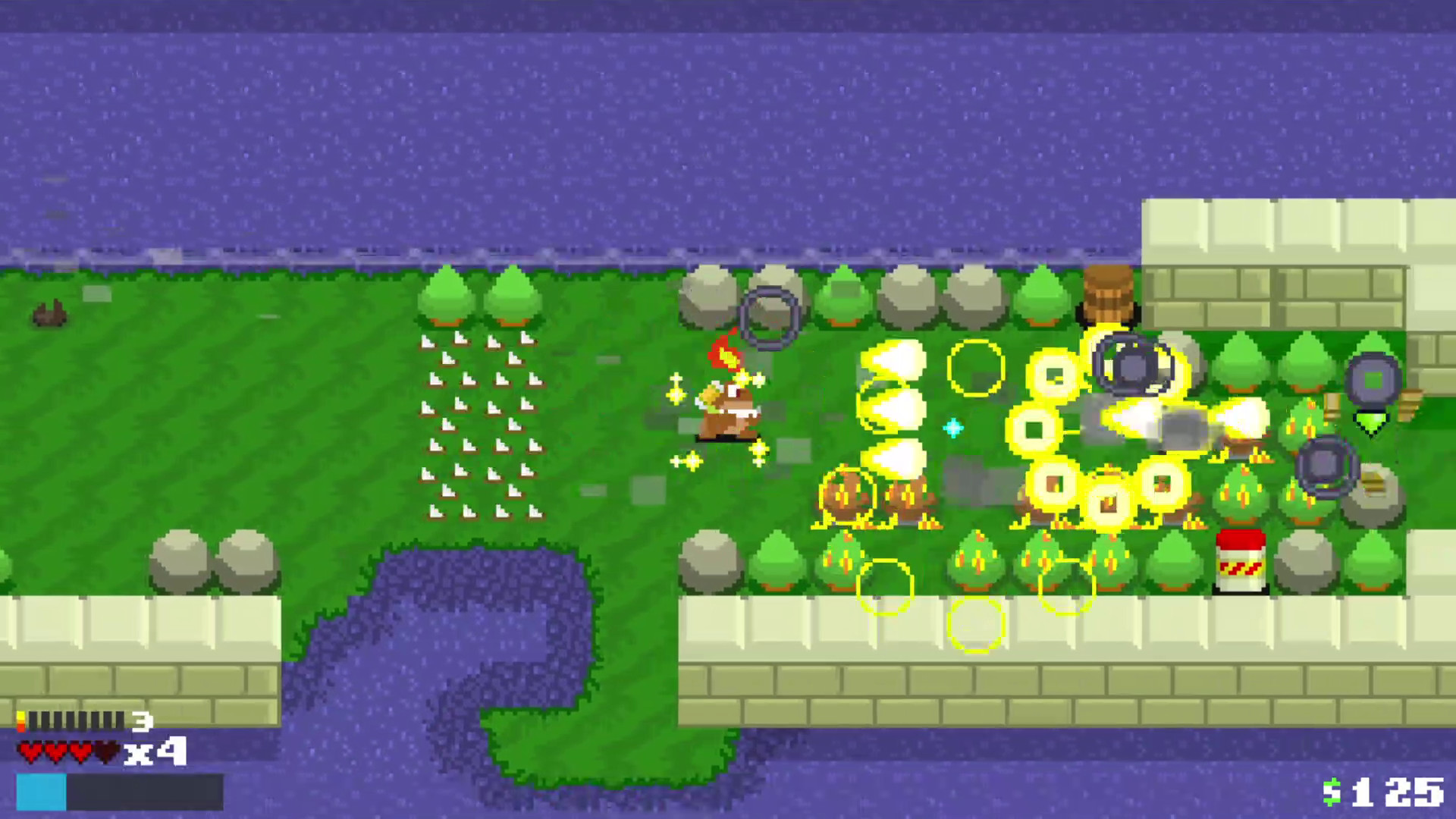Screen dimensions: 1456x819
Task: Click the green arrow marker on the right edge
Action: click(1371, 426)
